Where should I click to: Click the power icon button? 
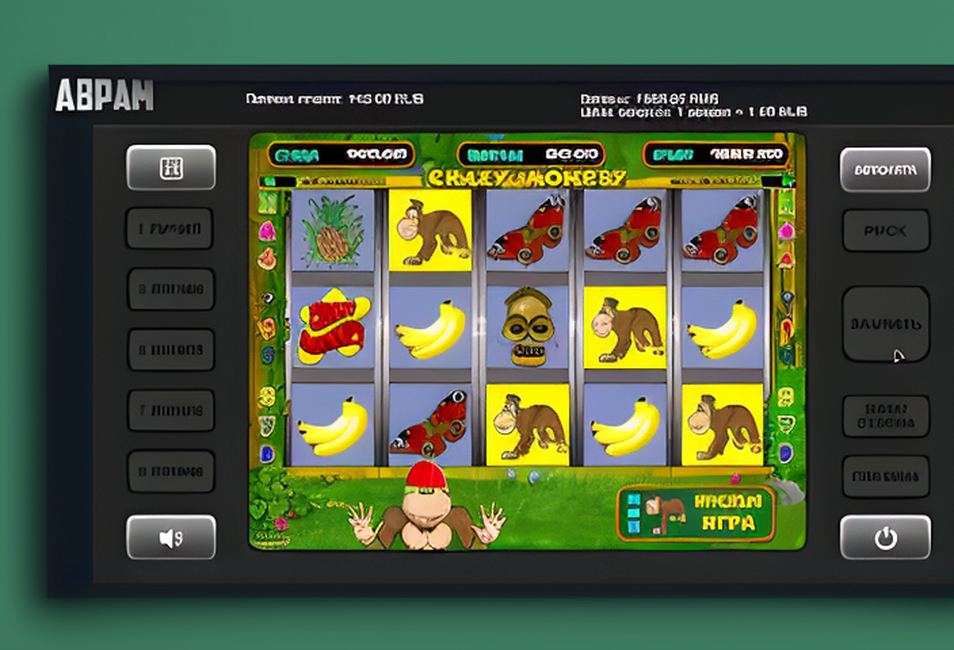coord(885,538)
